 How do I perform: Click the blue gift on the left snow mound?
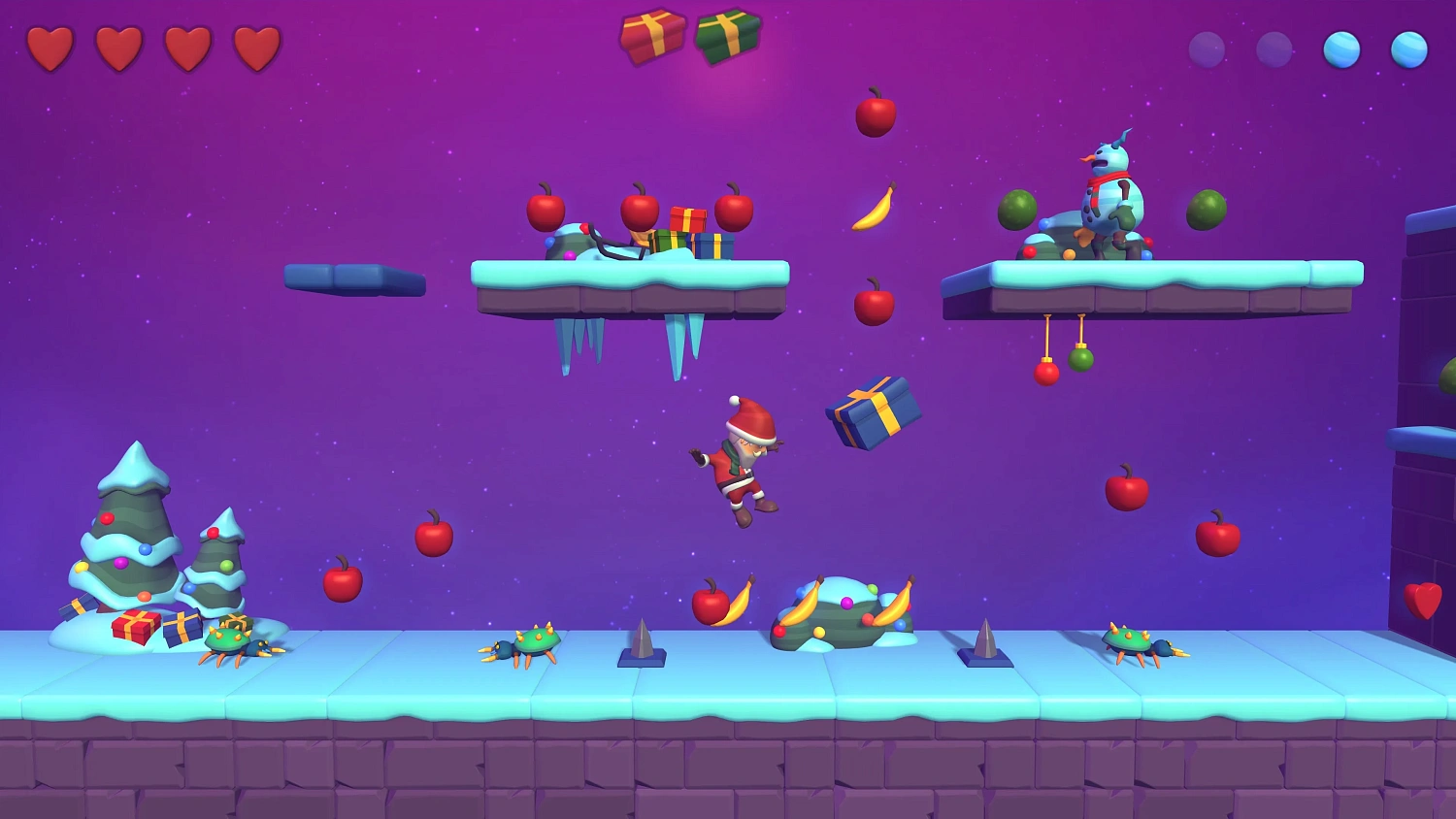click(x=182, y=631)
